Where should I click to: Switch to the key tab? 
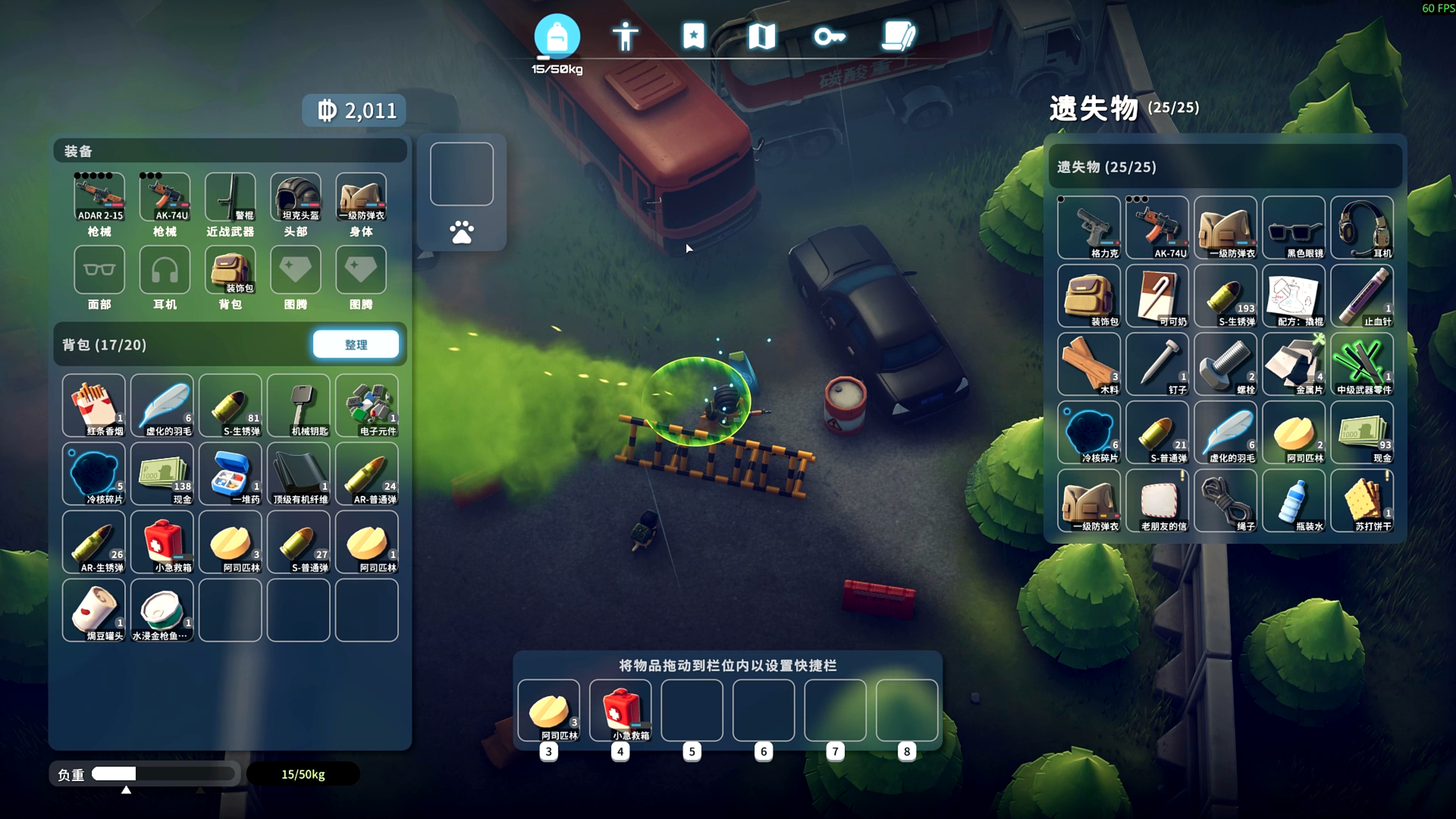coord(829,37)
